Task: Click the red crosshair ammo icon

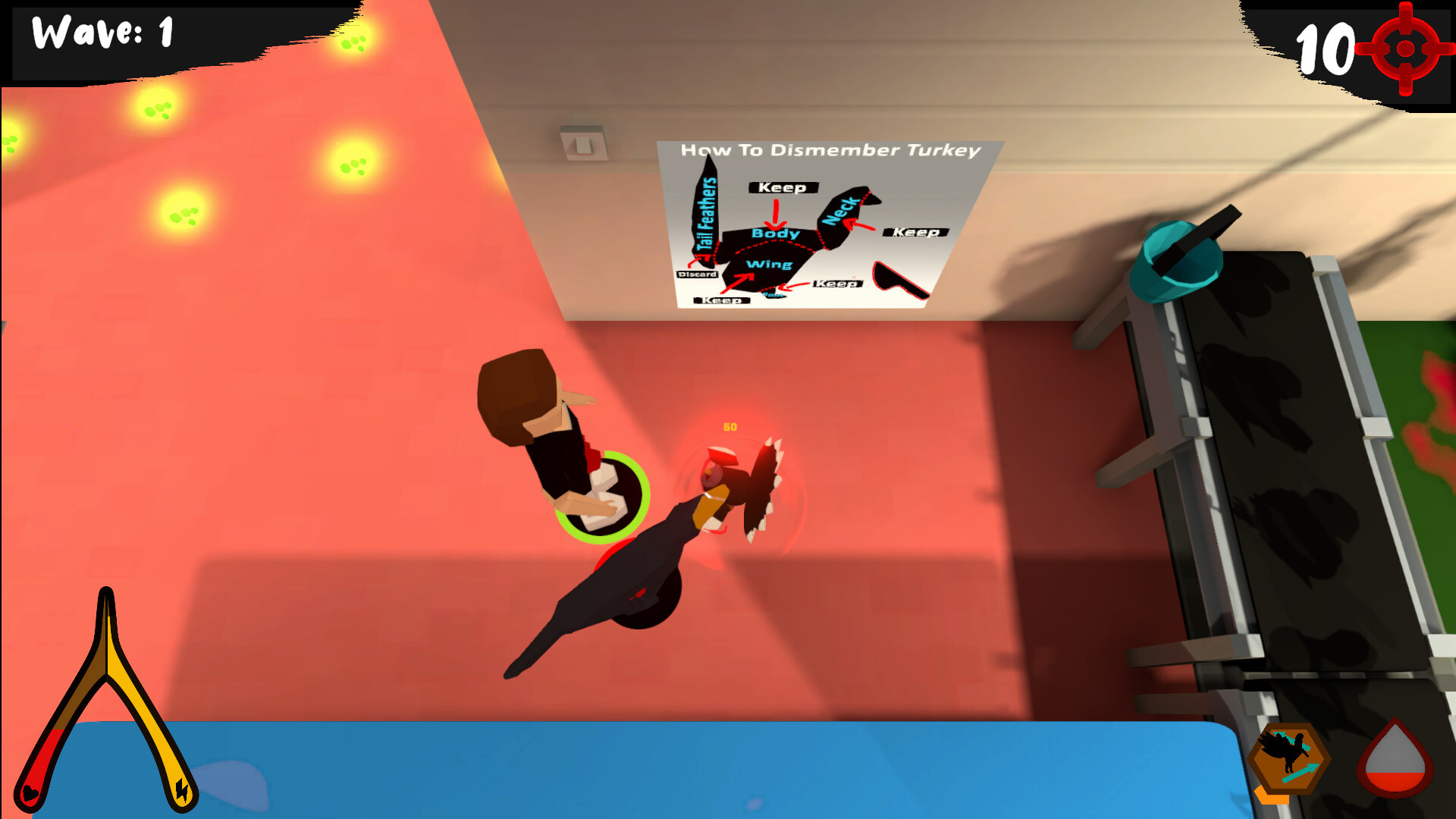Action: tap(1407, 47)
